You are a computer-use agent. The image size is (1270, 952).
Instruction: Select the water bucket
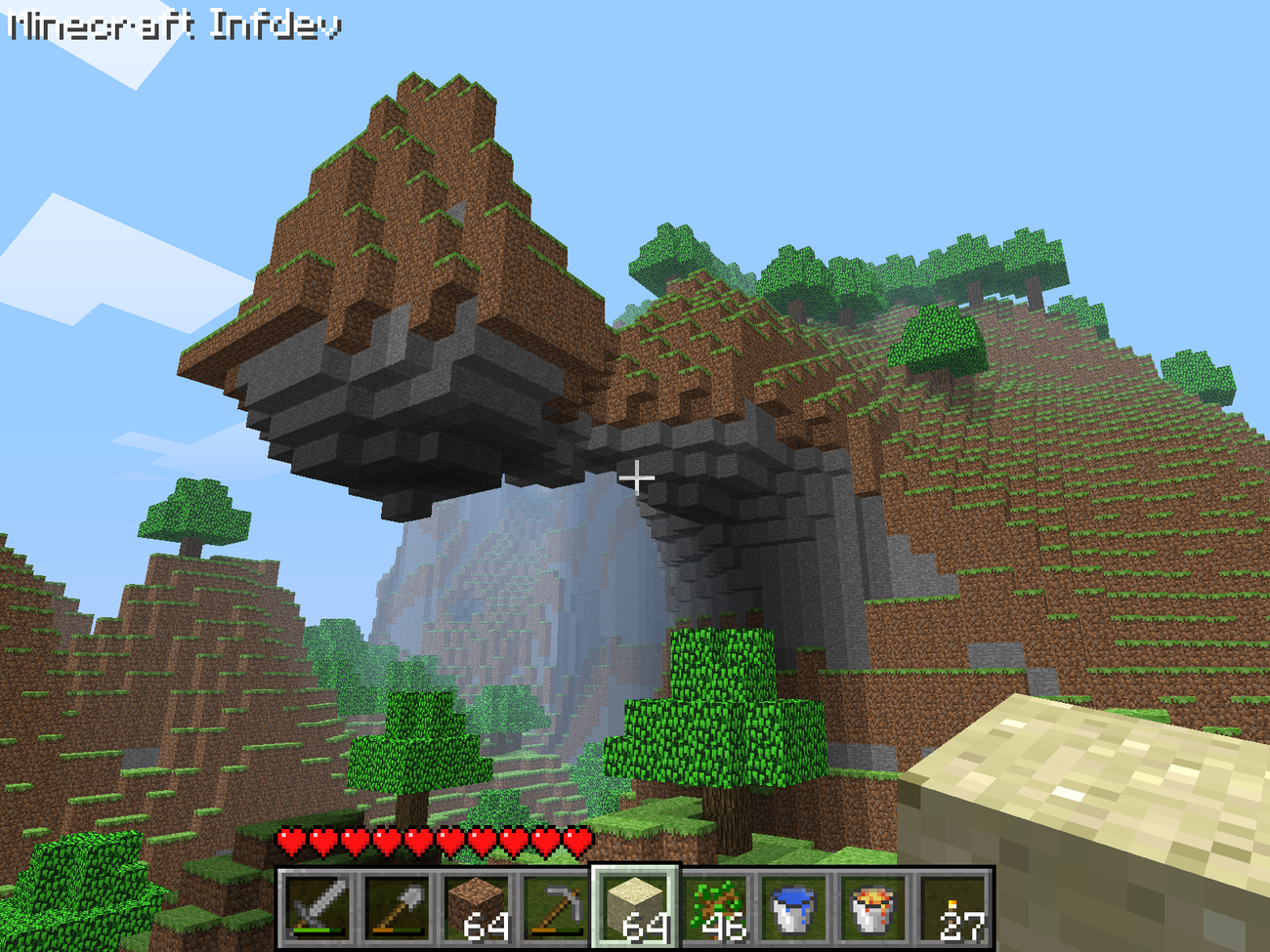tap(793, 909)
